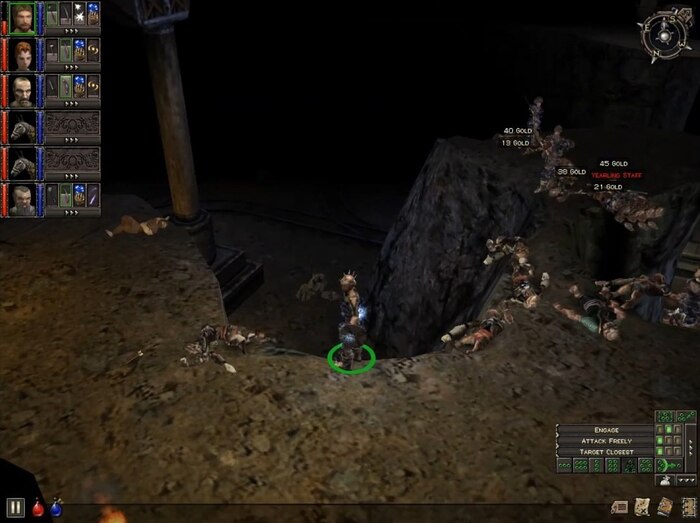Open the label tag icon in bottom bar
Screen dimensions: 700x523
click(x=617, y=506)
